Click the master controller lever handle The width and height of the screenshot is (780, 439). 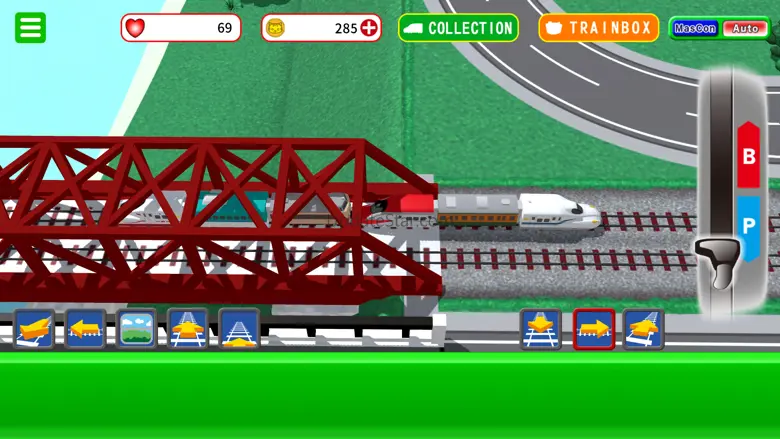(x=718, y=261)
